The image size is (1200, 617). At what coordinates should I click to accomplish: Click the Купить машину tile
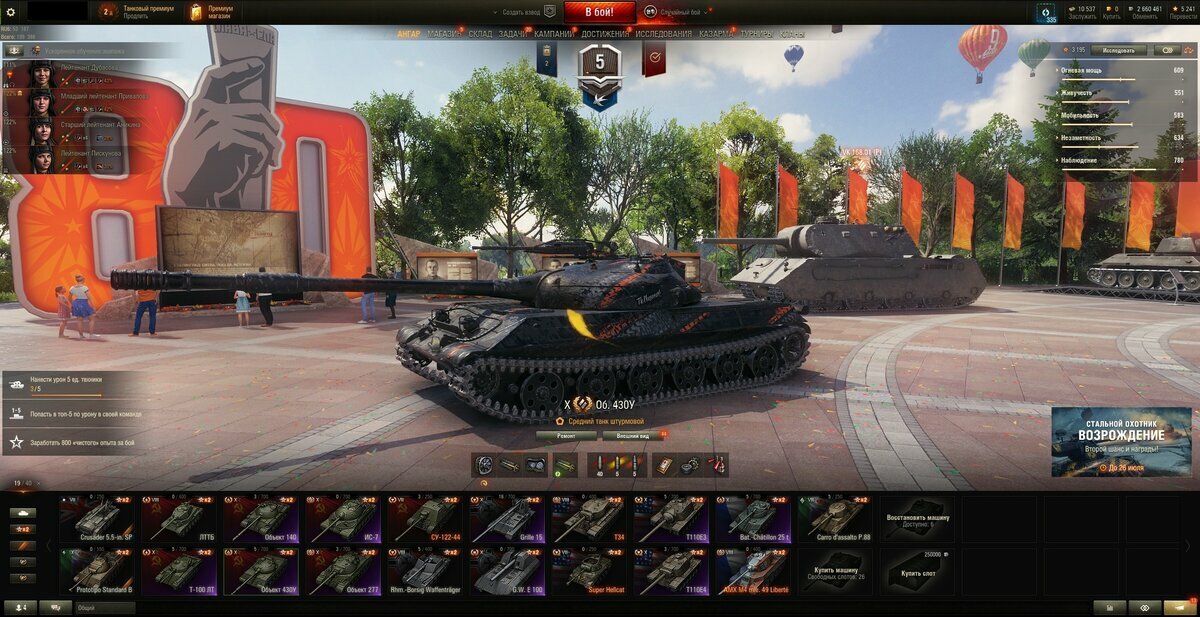tap(835, 572)
